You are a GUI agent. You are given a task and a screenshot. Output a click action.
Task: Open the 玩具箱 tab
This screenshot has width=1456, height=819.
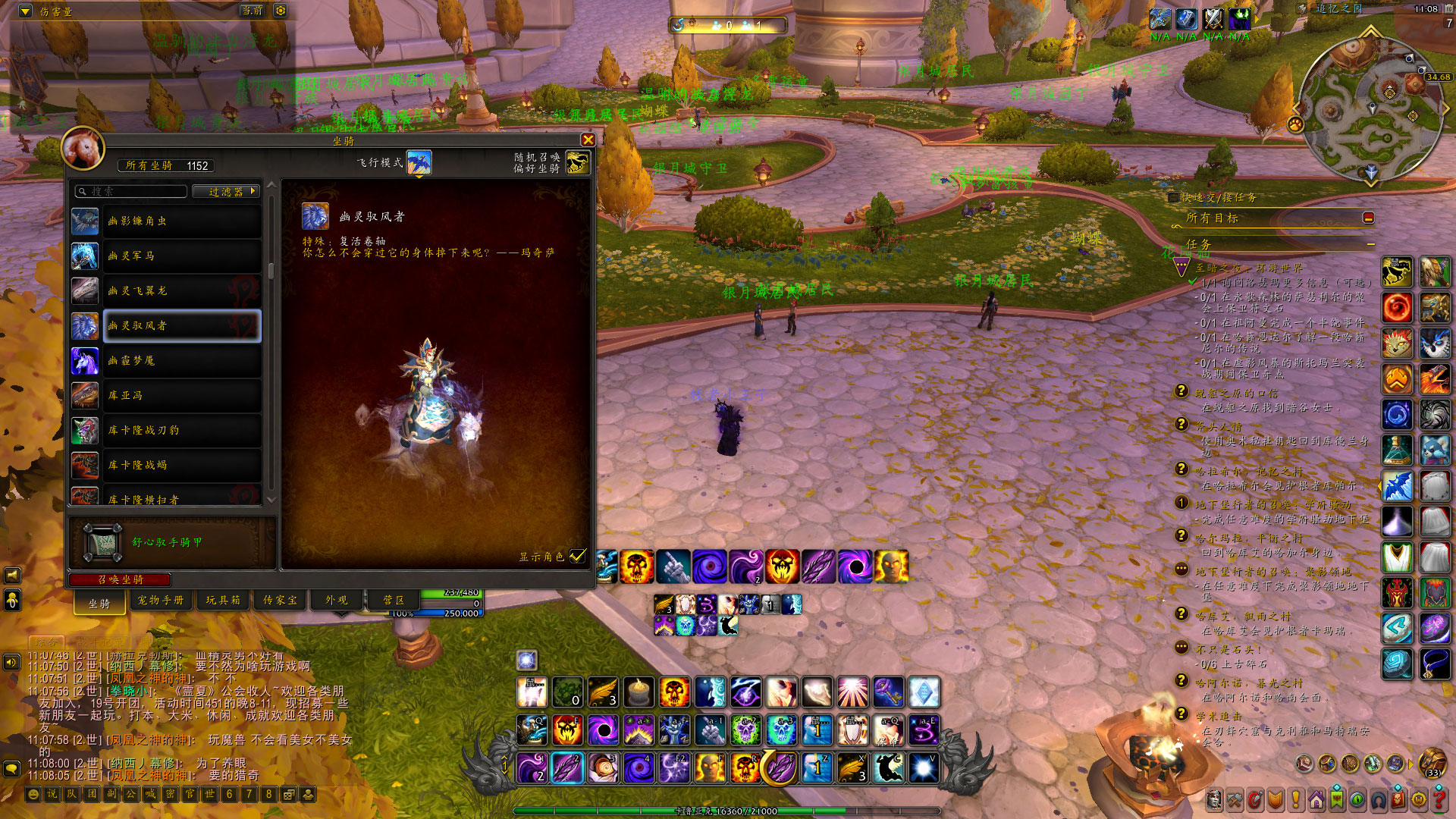pos(223,600)
